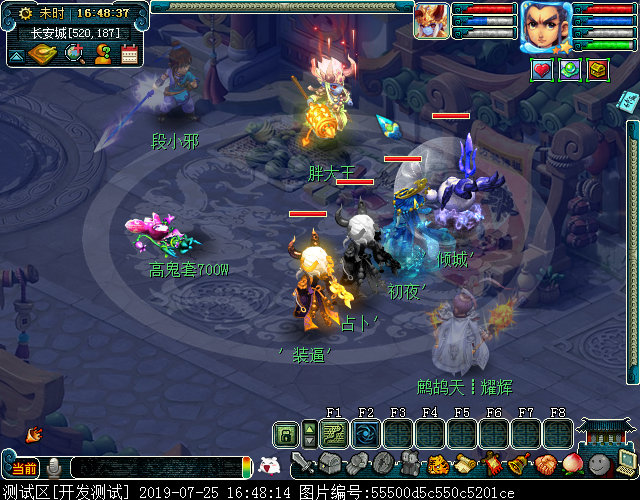The width and height of the screenshot is (640, 500).
Task: Toggle the hotbar lock button
Action: point(286,434)
